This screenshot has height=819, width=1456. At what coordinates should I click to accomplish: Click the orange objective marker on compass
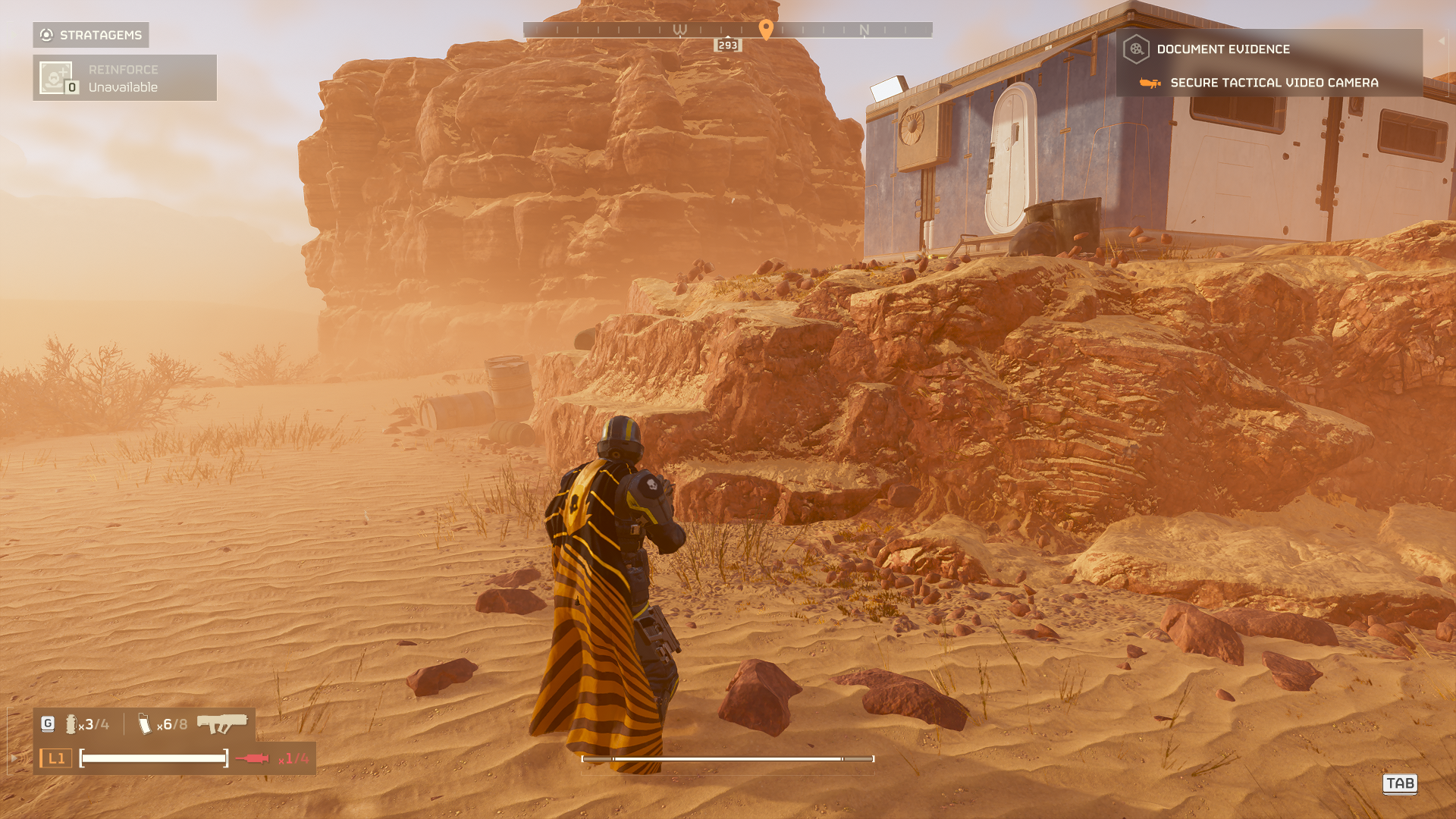coord(766,29)
